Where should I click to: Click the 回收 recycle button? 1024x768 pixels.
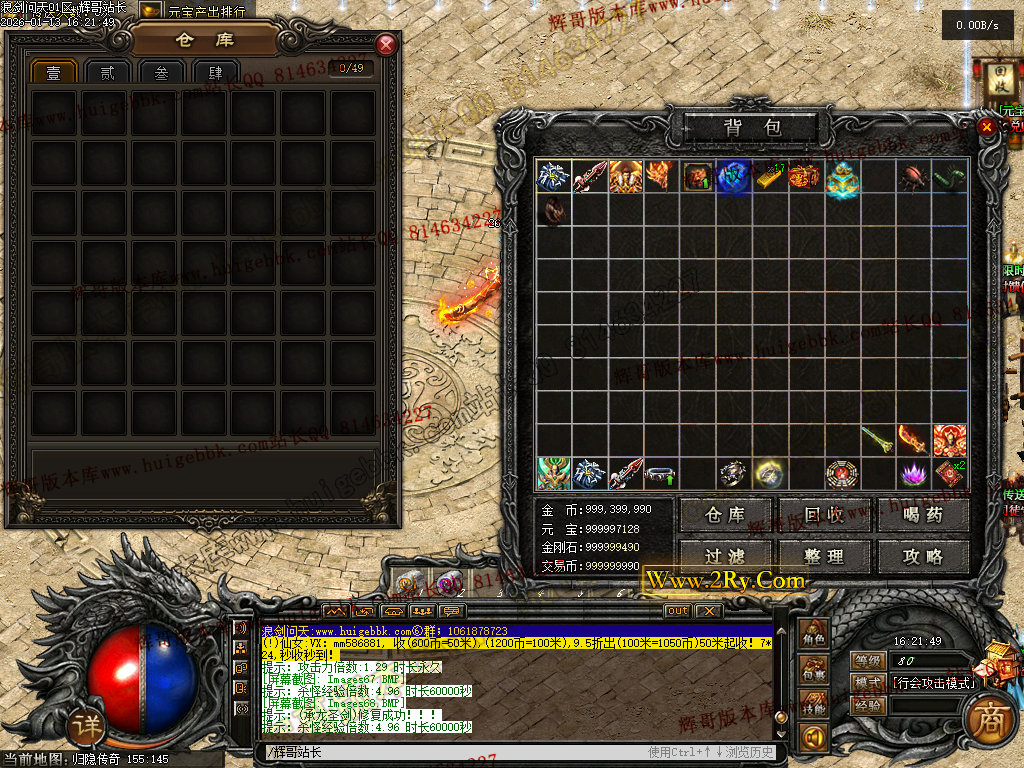pos(824,515)
